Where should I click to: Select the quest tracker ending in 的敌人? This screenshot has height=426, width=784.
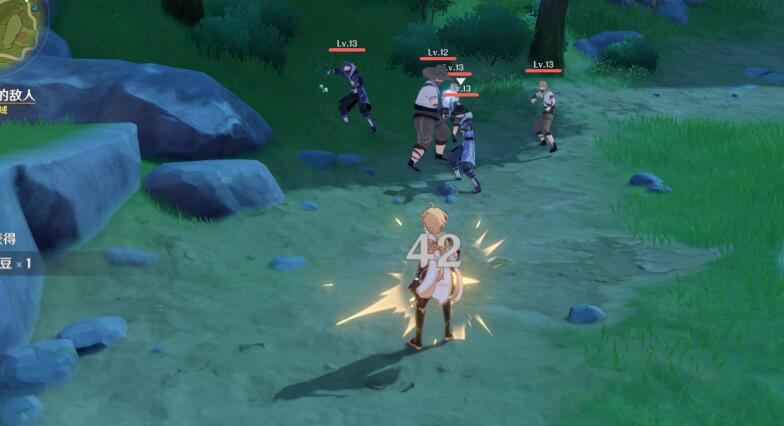(x=19, y=95)
